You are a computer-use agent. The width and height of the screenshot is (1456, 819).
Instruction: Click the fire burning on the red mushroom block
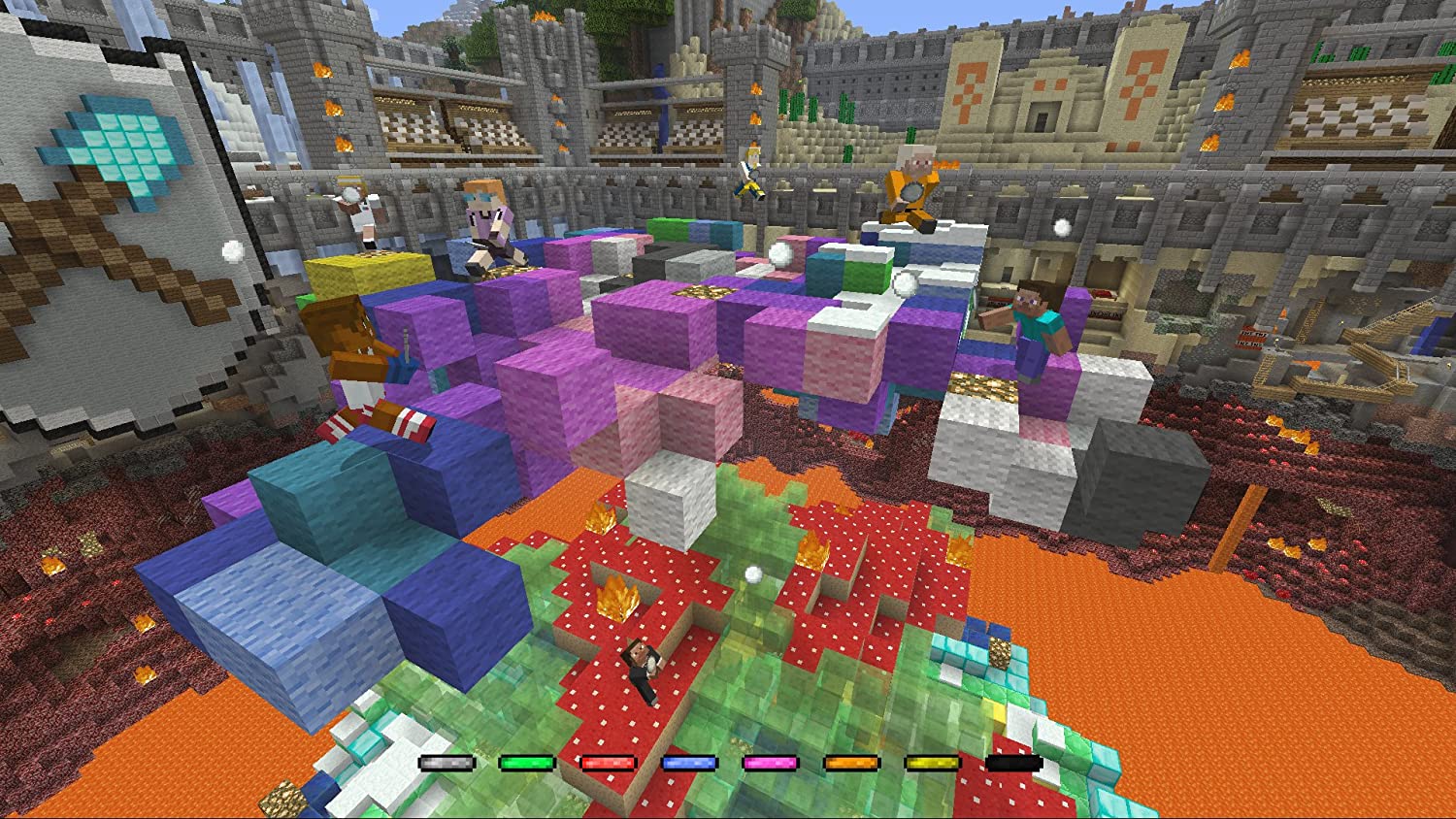coord(618,597)
